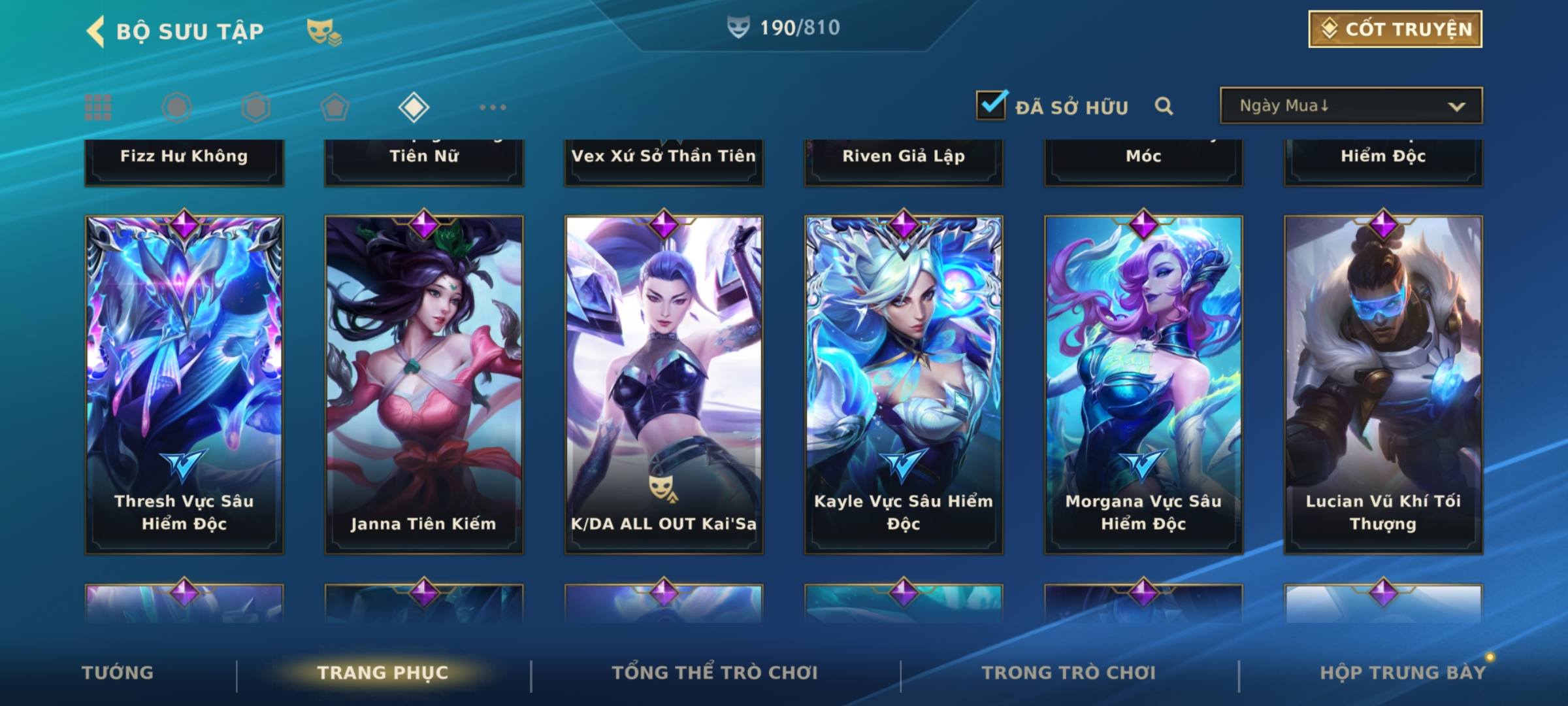Click the mask and coins icon
1568x706 pixels.
[x=323, y=31]
